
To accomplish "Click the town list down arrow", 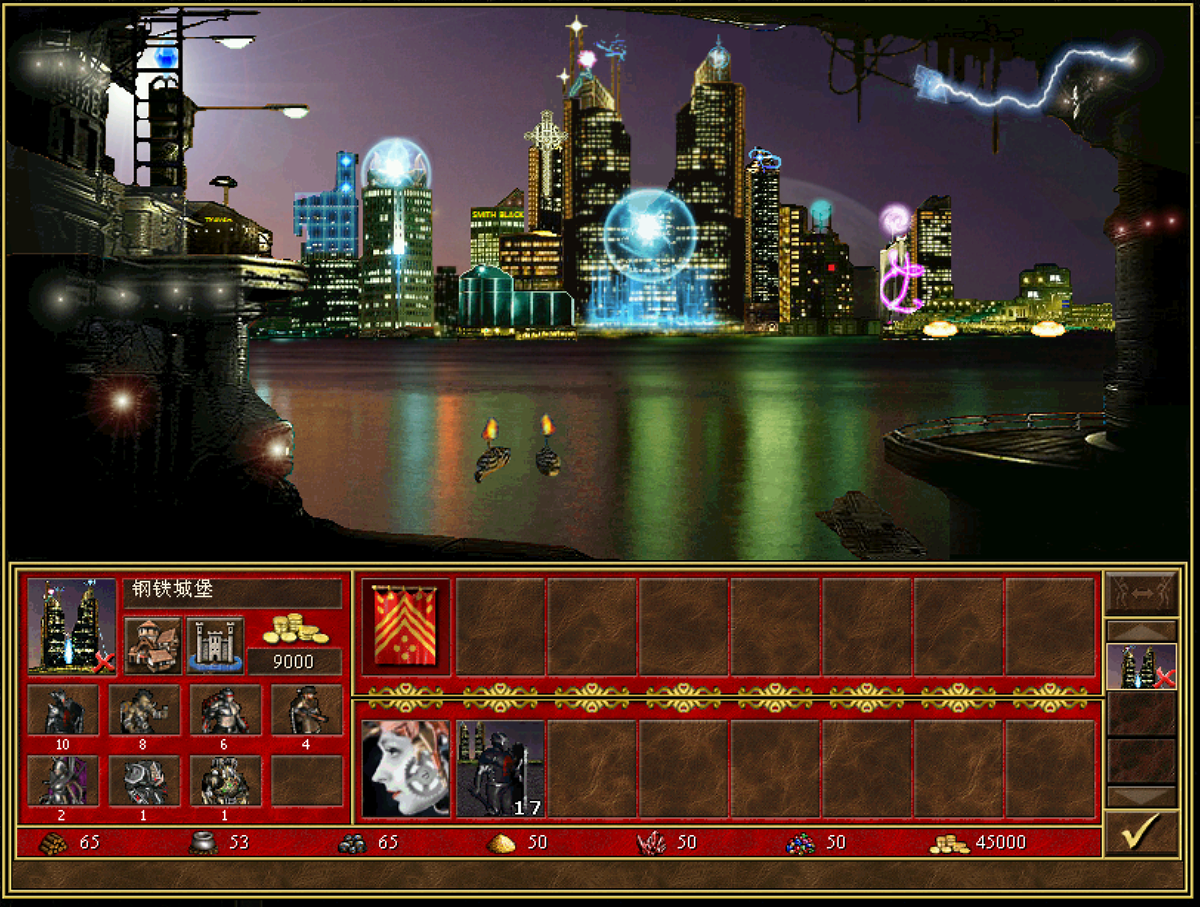I will tap(1141, 796).
